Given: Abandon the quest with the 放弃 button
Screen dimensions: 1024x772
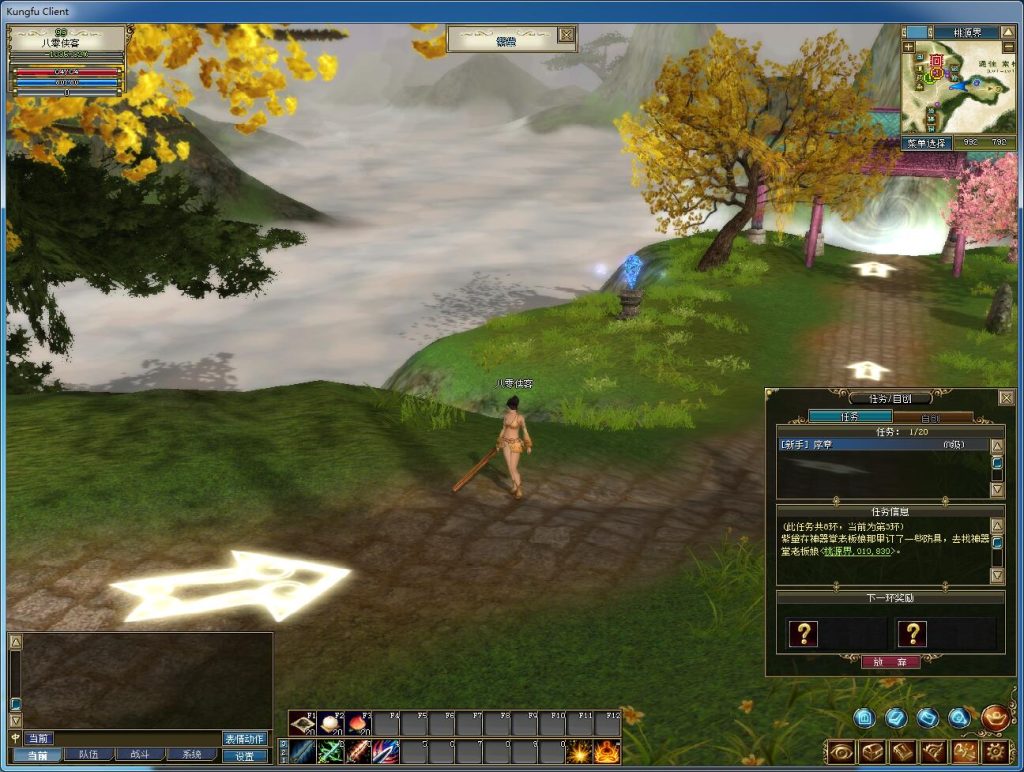Looking at the screenshot, I should click(890, 662).
